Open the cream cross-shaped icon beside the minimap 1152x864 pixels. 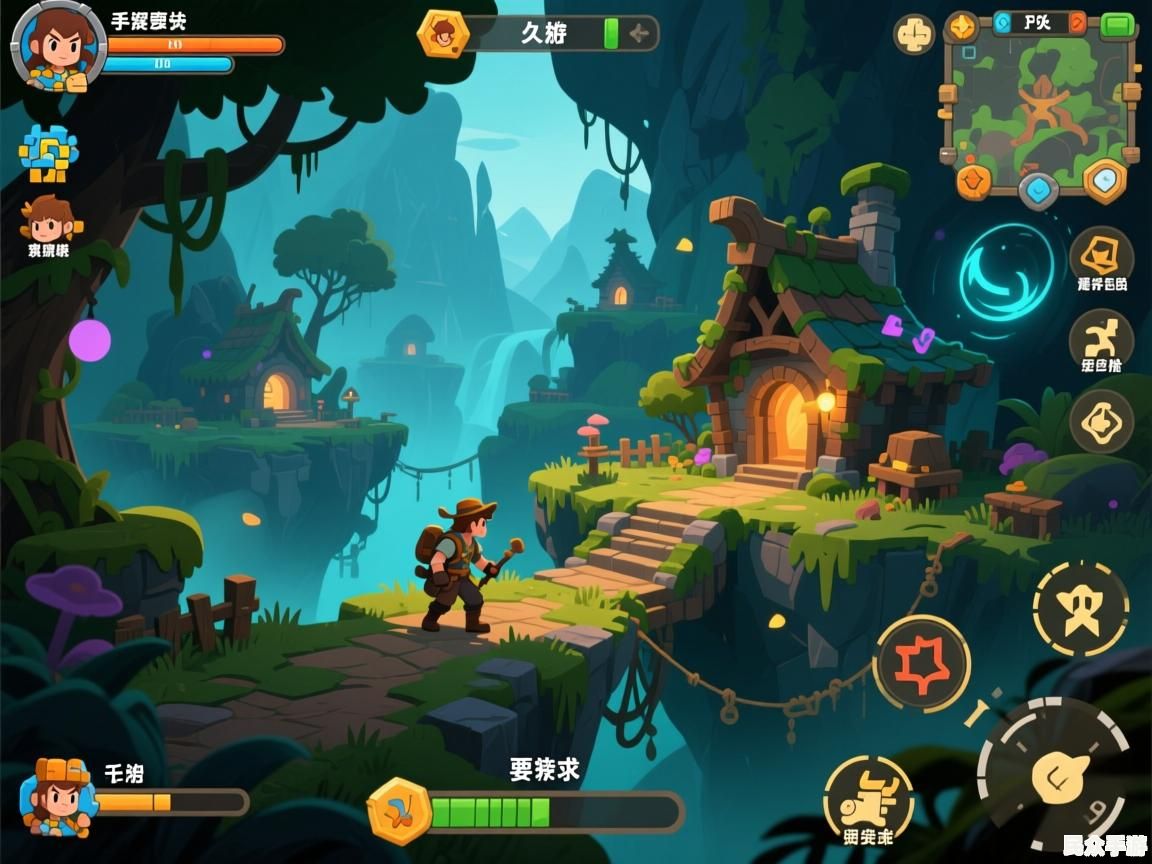click(x=914, y=36)
